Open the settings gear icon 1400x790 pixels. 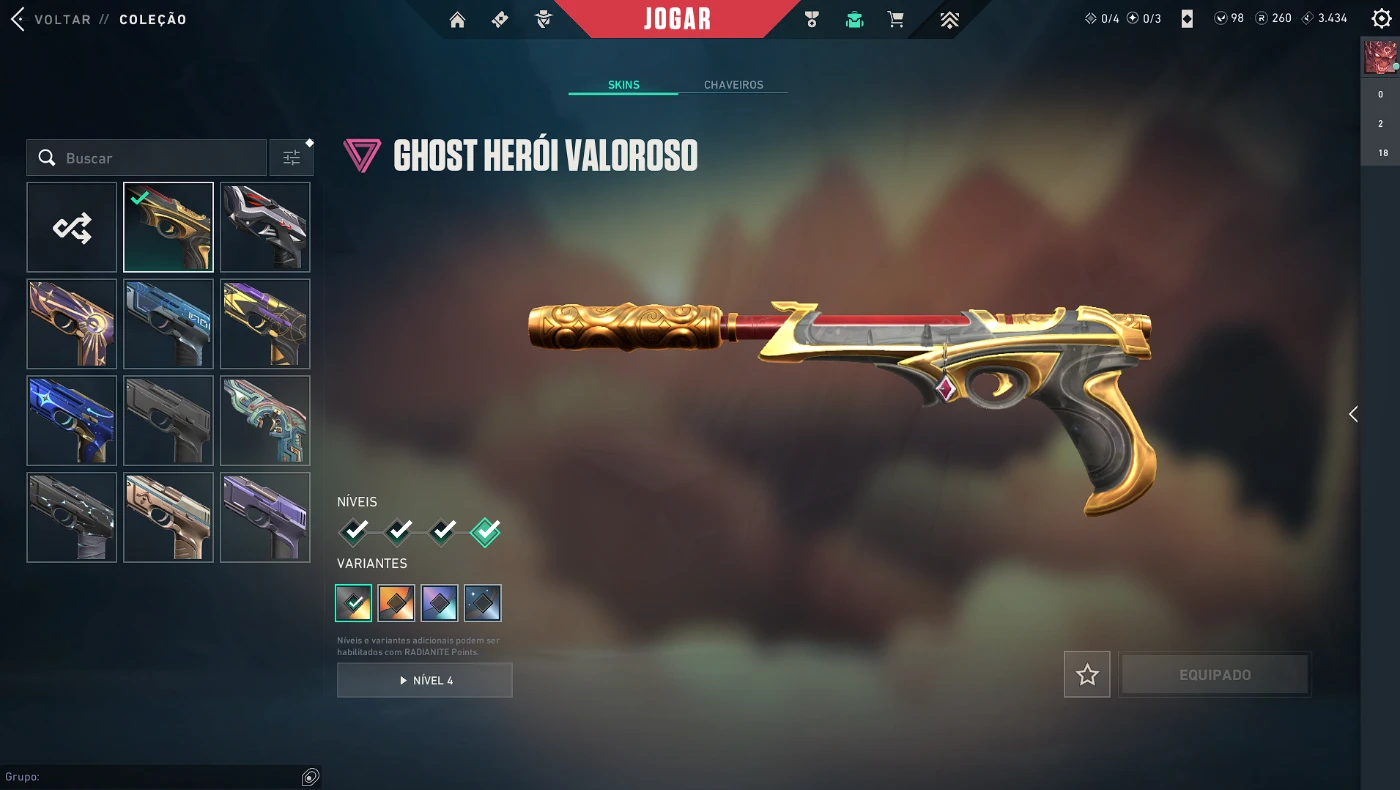[1381, 19]
